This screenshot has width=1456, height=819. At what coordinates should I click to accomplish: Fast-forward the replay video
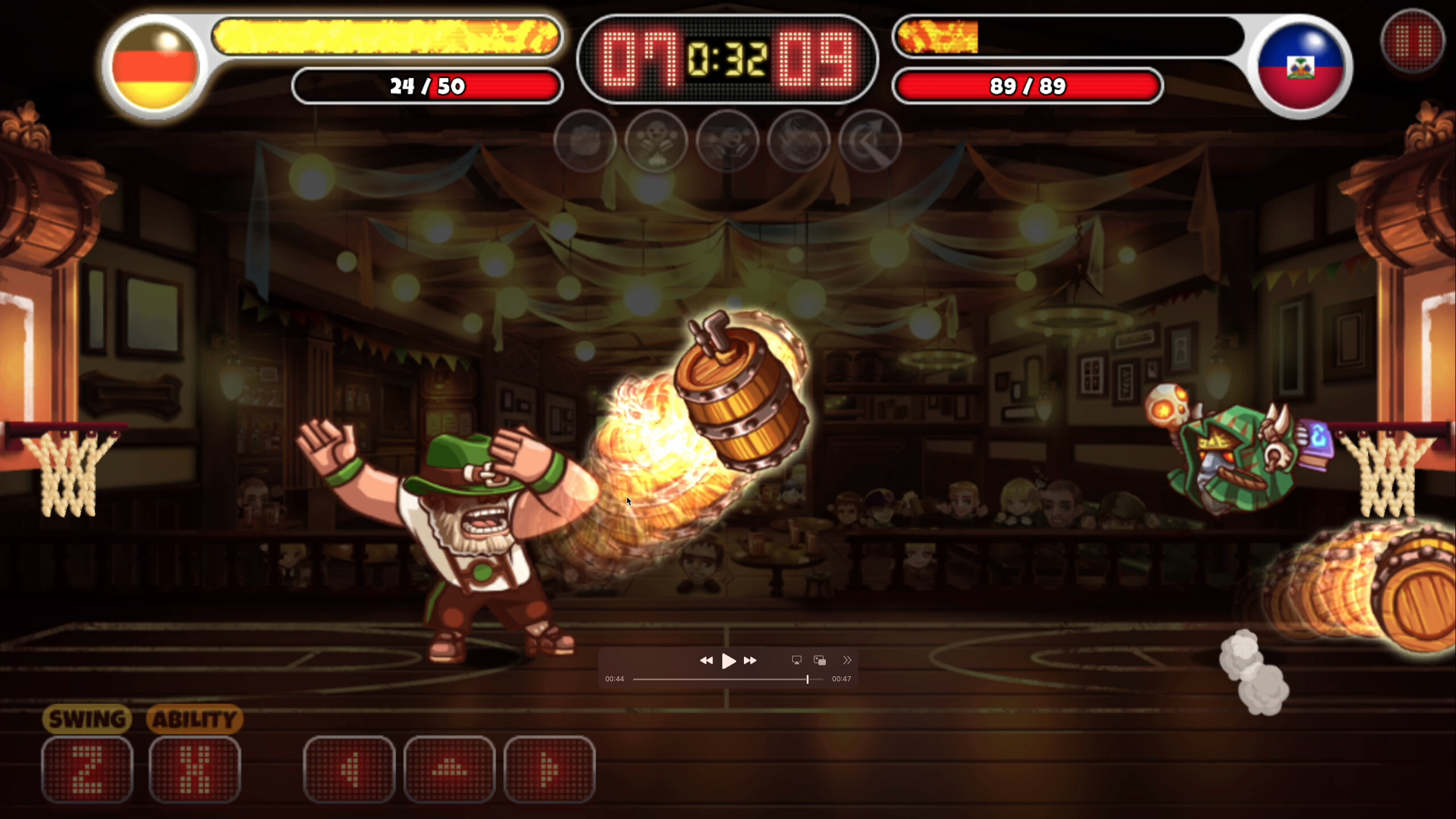(751, 660)
